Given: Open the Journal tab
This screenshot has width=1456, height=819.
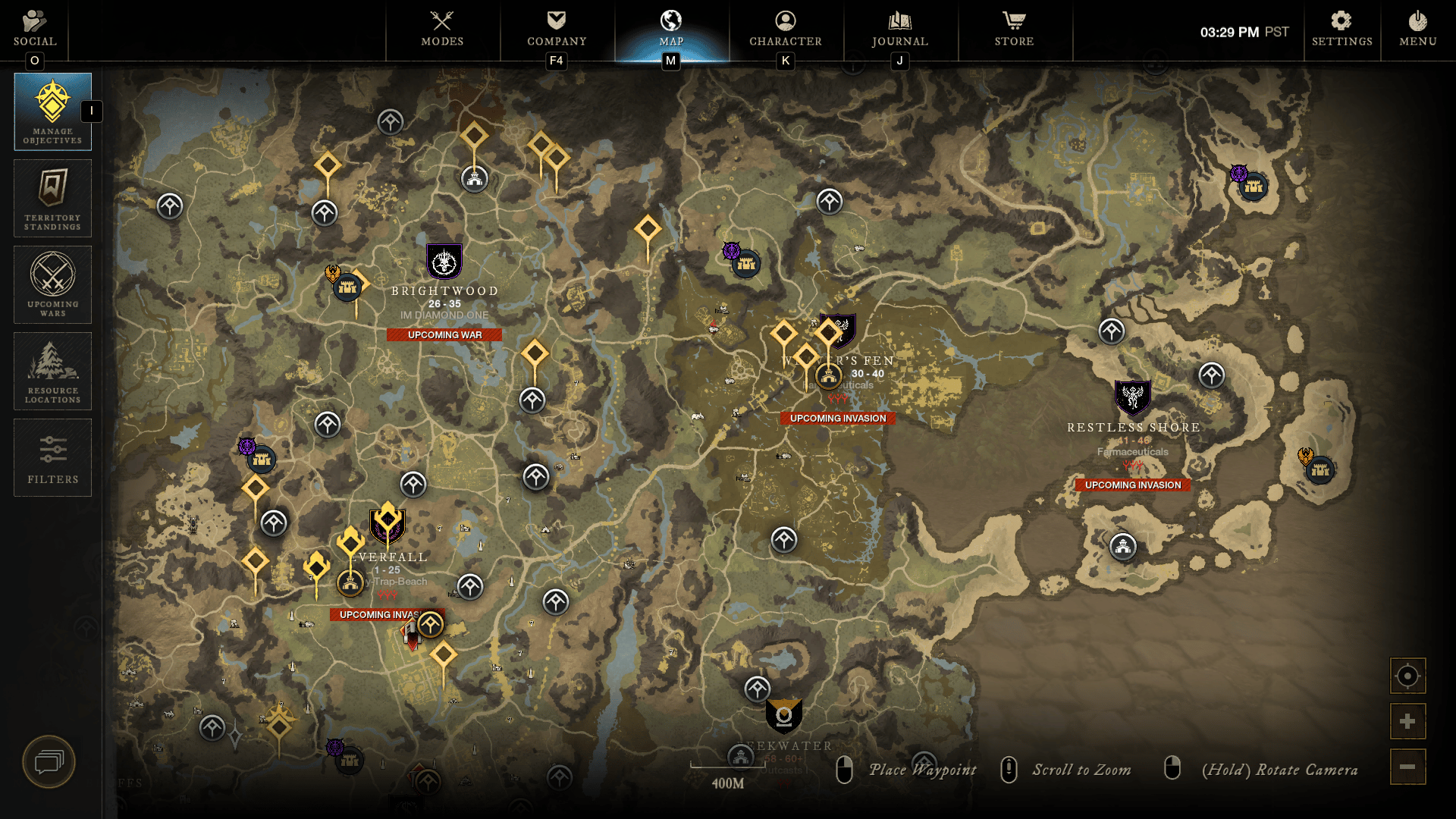Looking at the screenshot, I should click(x=900, y=29).
